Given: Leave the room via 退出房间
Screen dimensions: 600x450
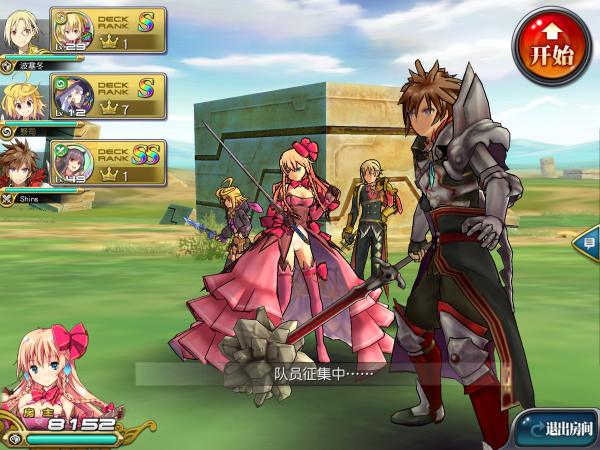Looking at the screenshot, I should click(x=558, y=428).
